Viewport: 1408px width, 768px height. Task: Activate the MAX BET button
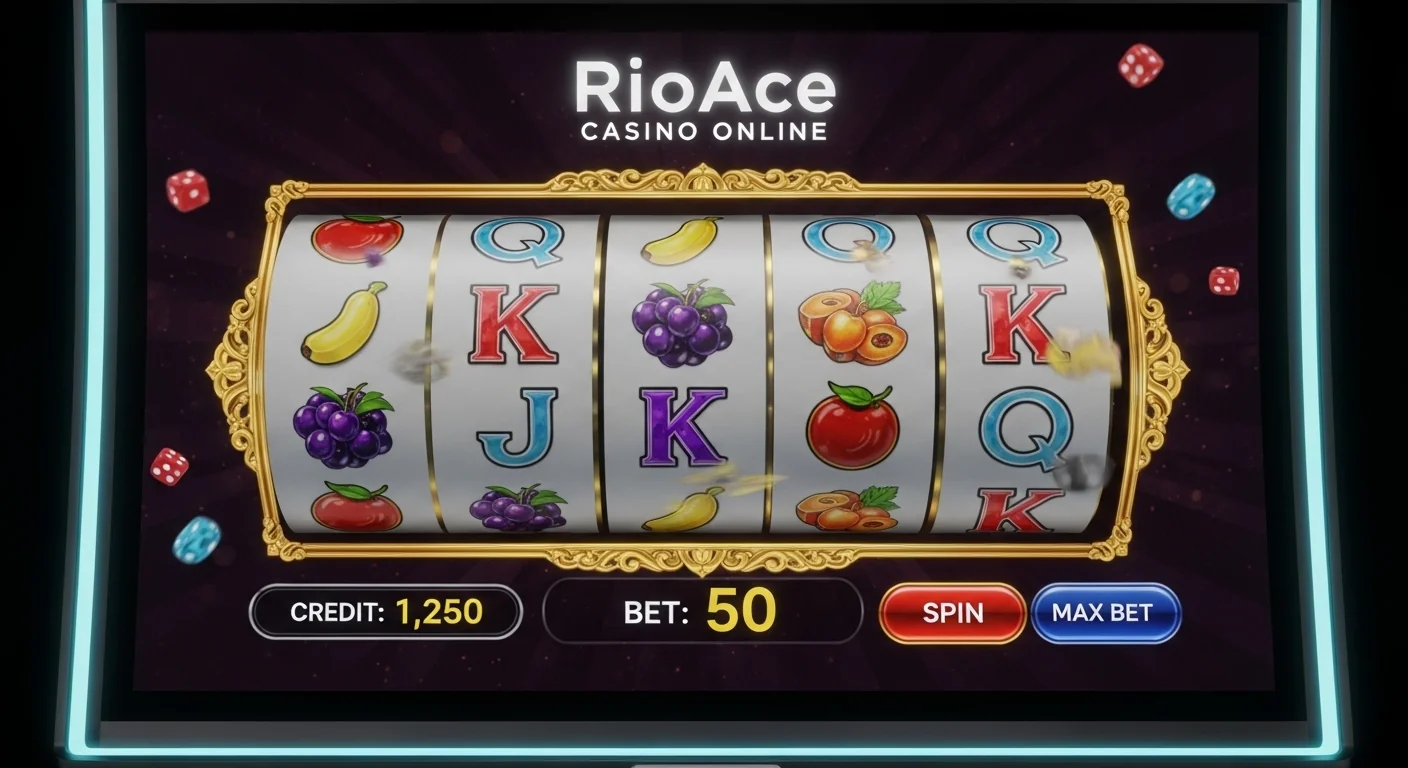point(1106,614)
